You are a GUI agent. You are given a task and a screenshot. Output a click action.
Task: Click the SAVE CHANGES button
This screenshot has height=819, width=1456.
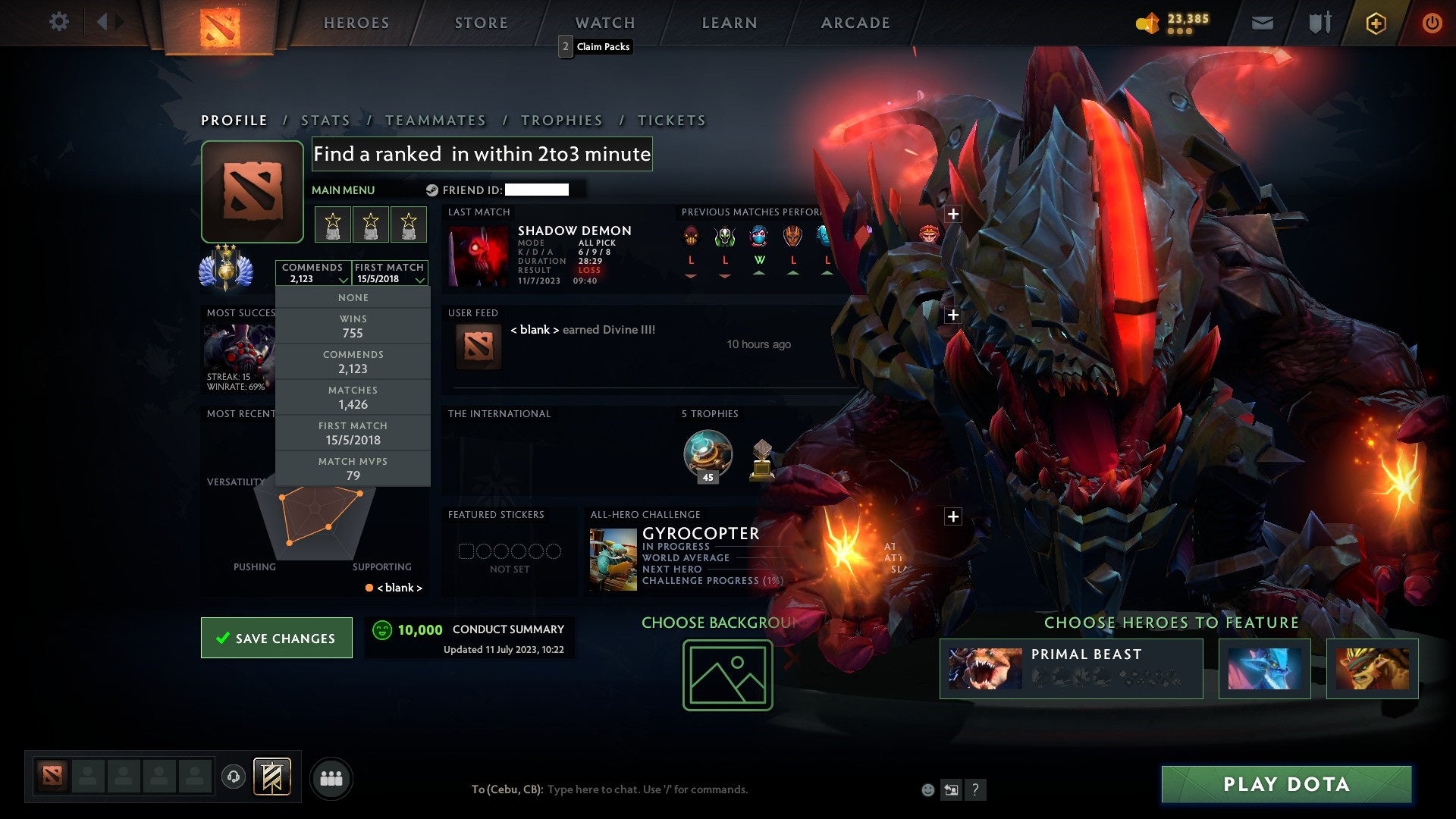click(x=276, y=638)
